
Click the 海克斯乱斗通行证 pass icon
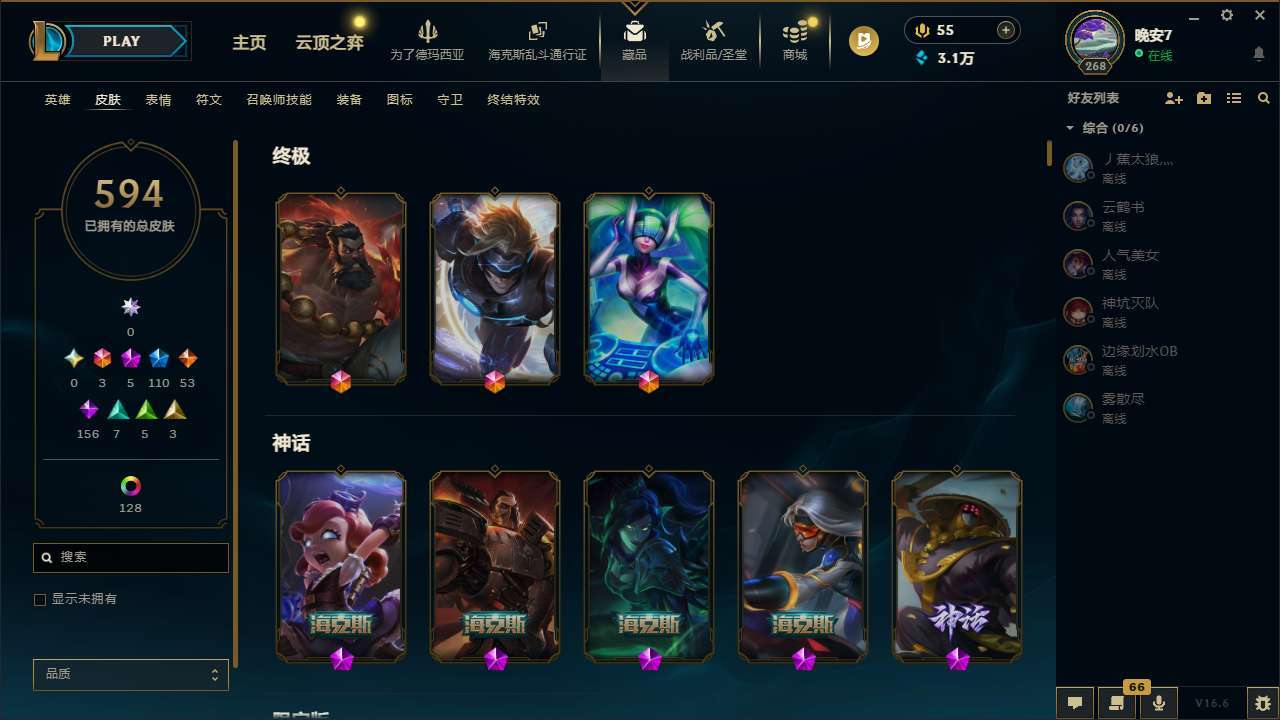[x=536, y=40]
